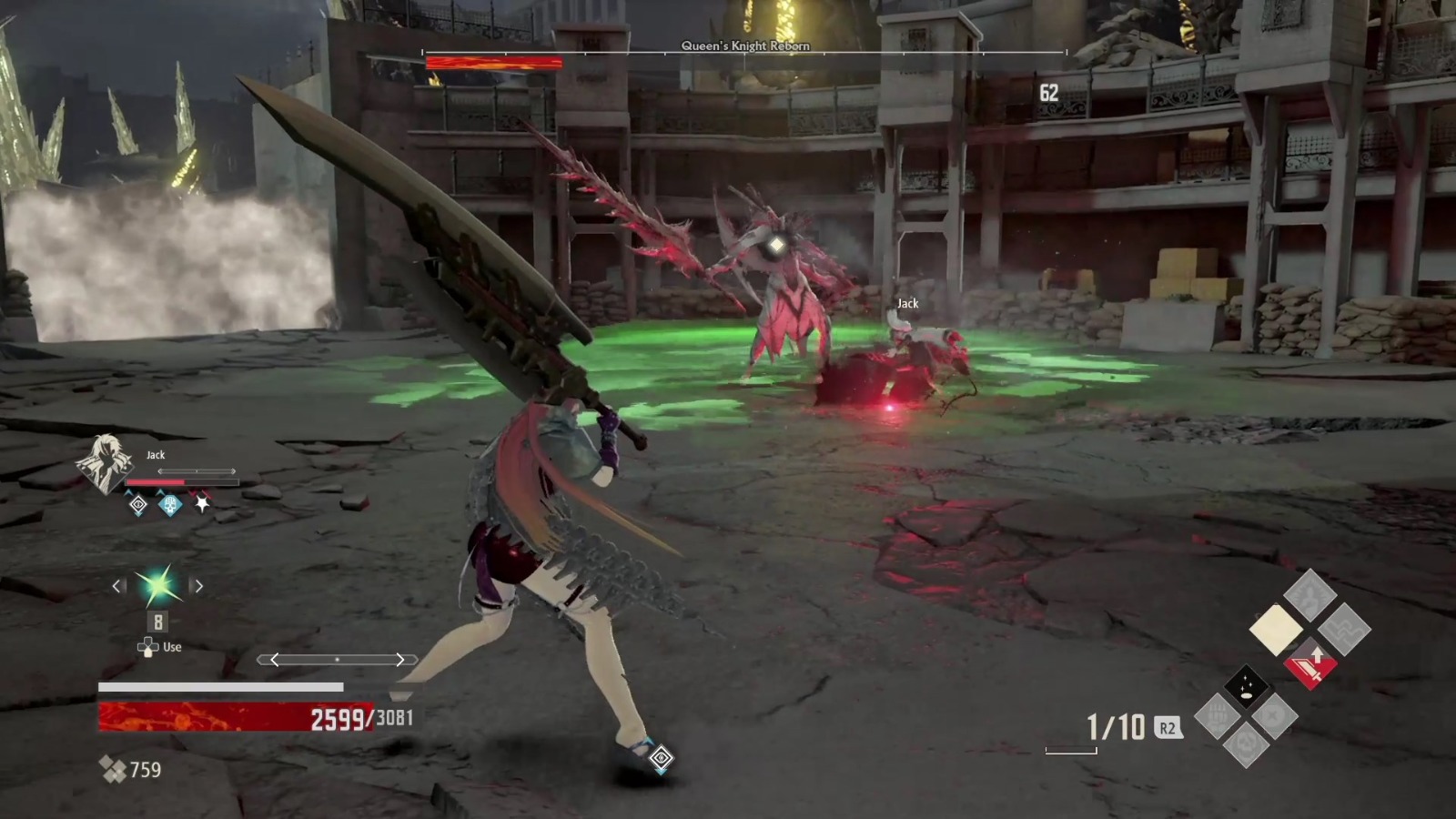
Task: Click the left arrow of the item selector
Action: (x=117, y=585)
